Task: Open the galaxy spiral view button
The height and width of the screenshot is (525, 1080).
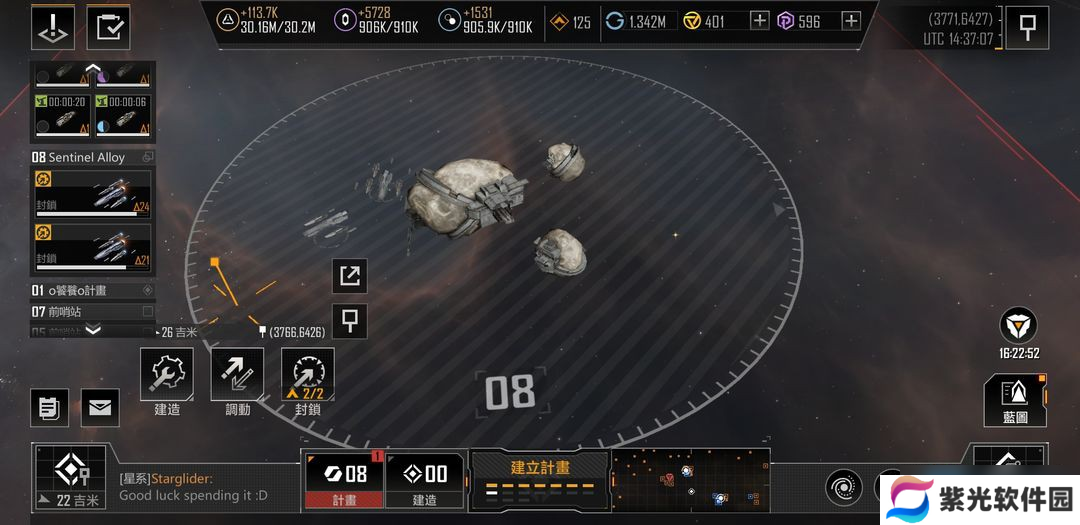Action: coord(843,488)
